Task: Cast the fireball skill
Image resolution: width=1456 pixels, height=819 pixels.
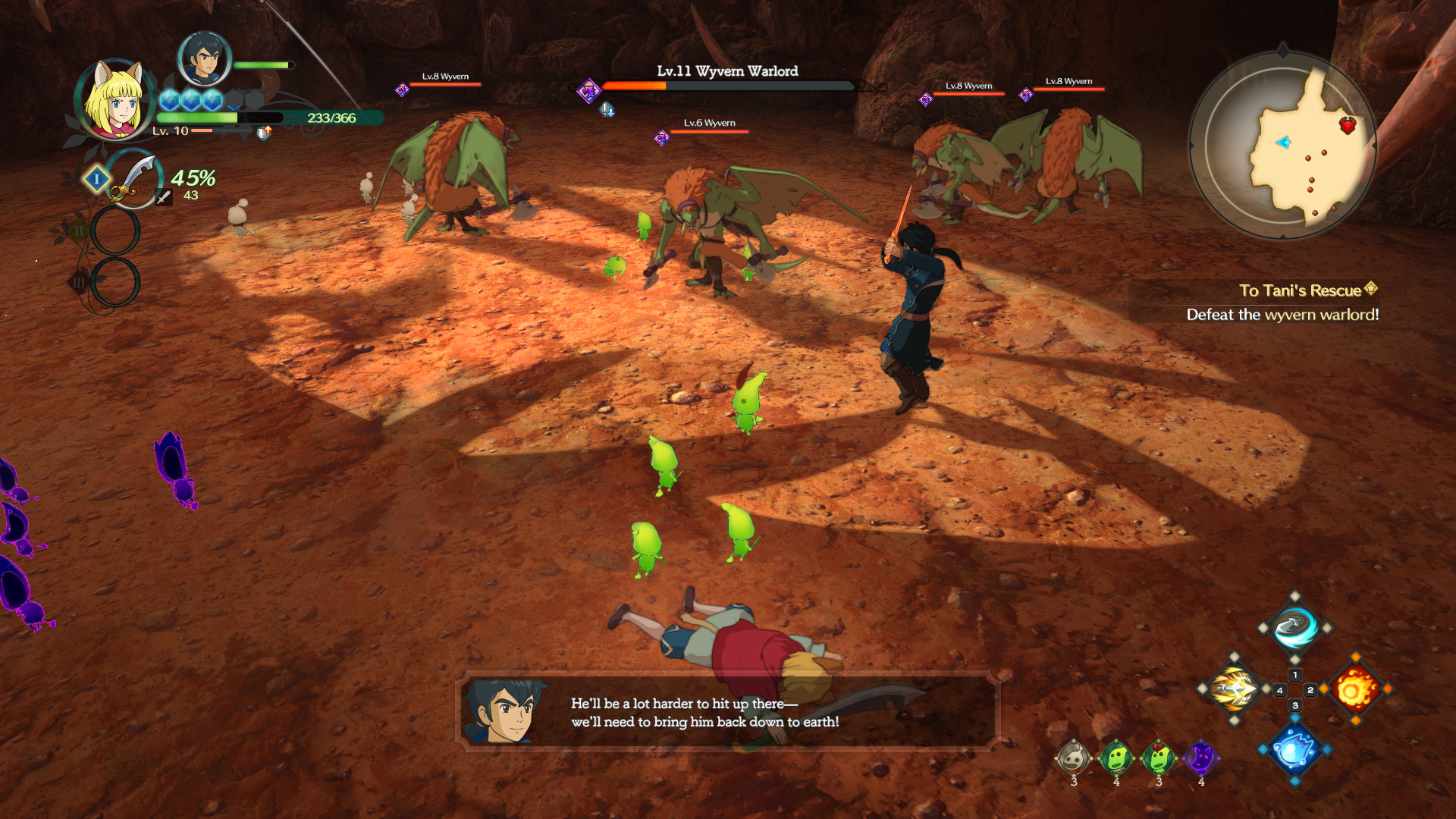Action: pos(1355,689)
